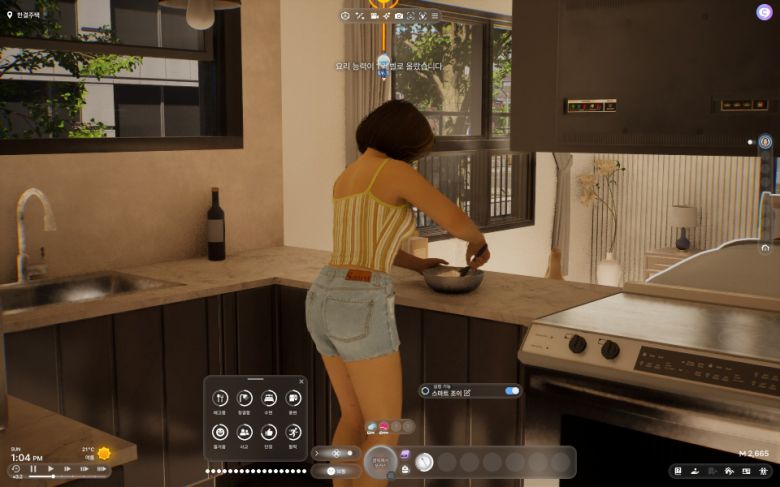
Task: Set game speed to normal play
Action: [x=51, y=469]
